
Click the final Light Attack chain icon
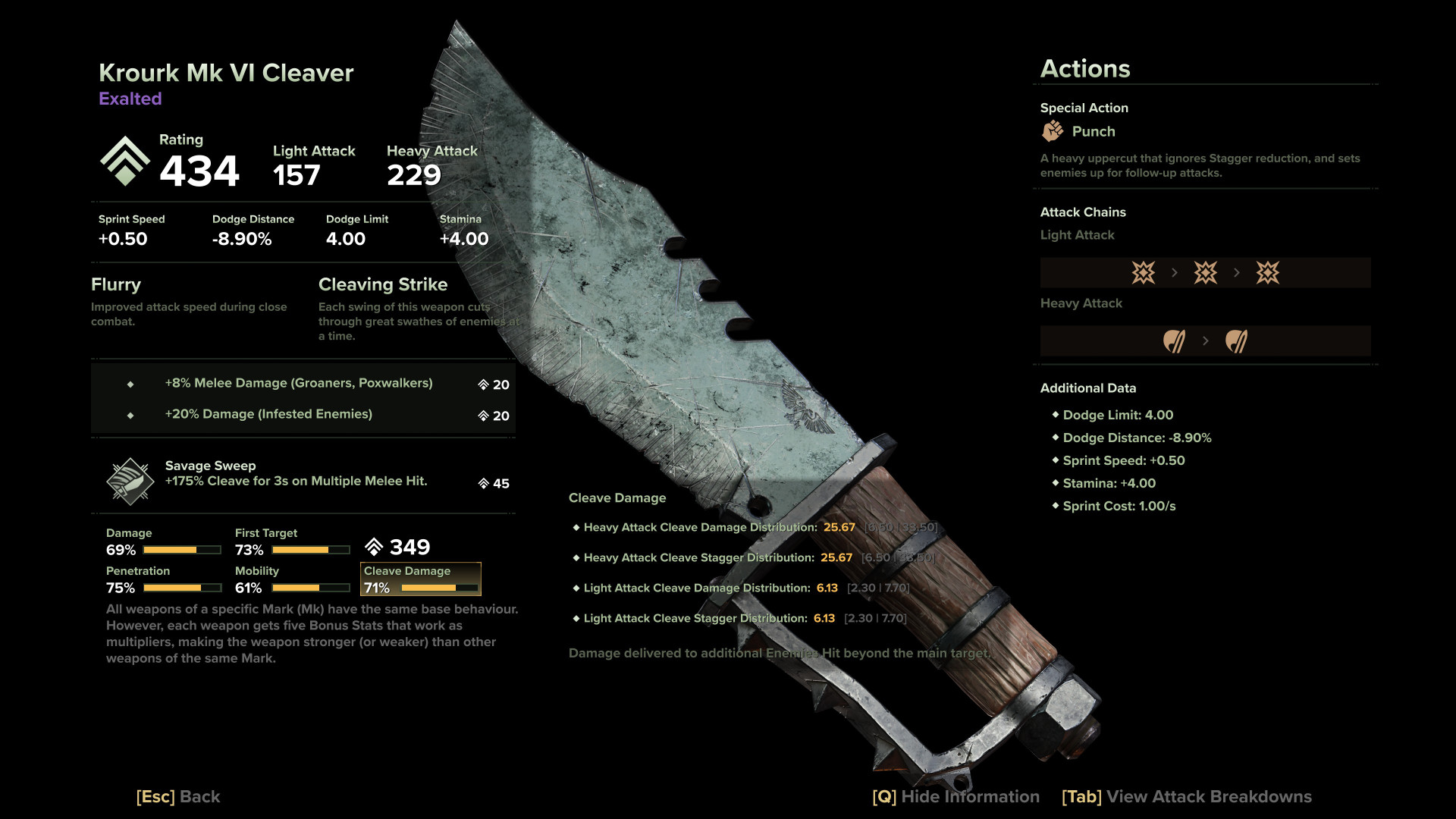(x=1267, y=271)
